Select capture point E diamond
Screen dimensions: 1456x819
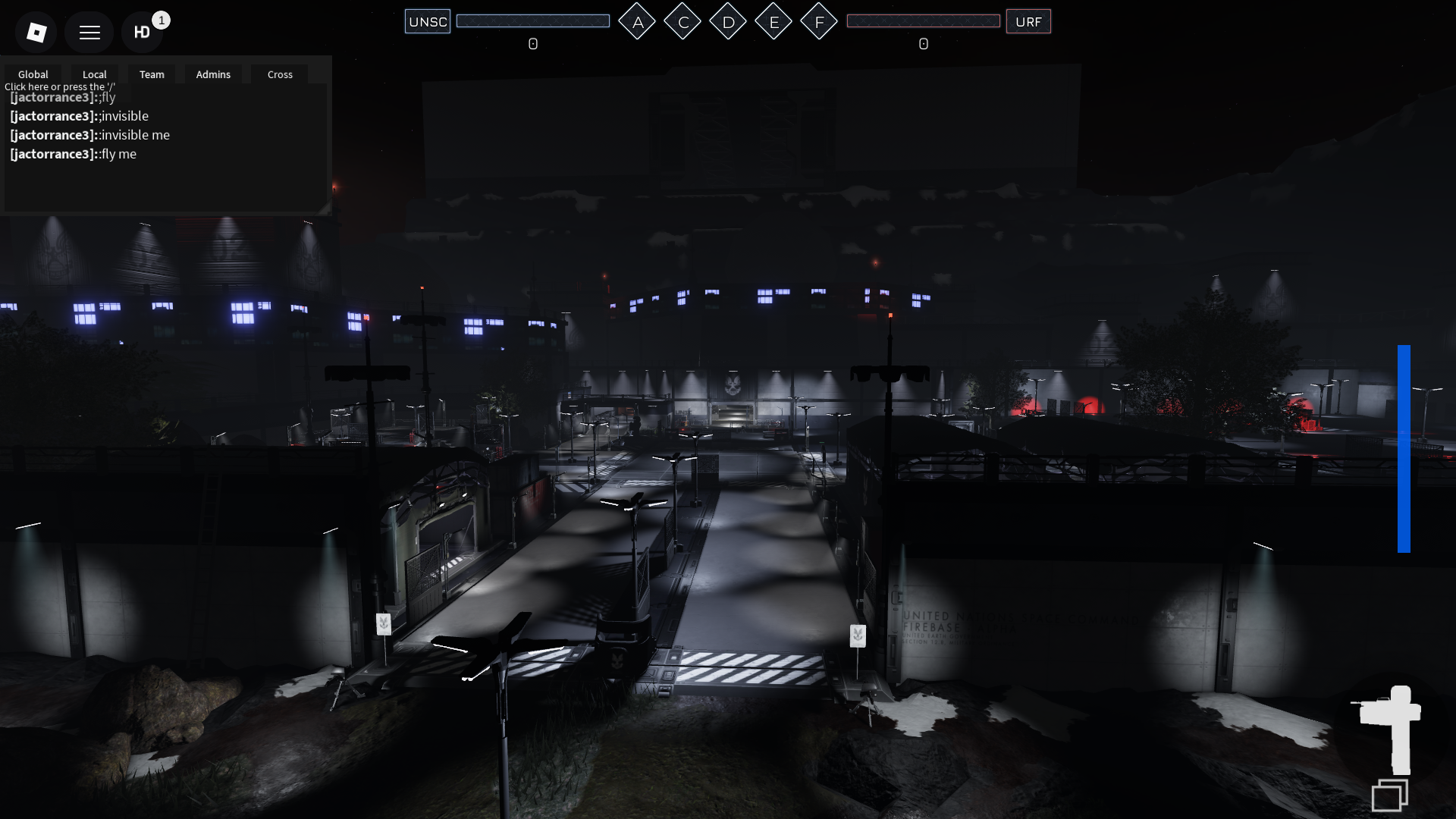click(773, 22)
